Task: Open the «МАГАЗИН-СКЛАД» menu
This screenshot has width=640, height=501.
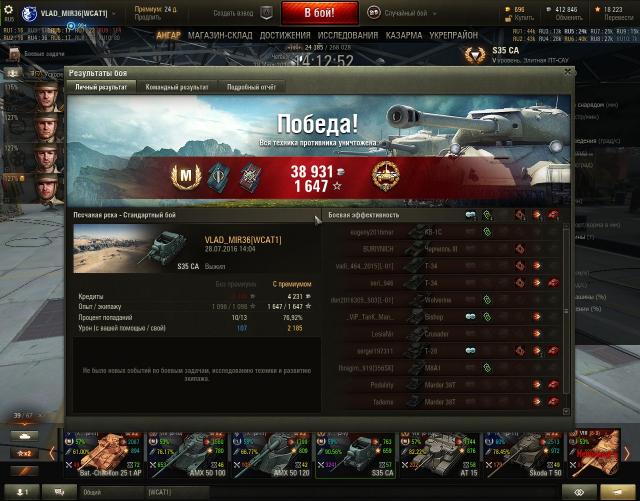Action: pos(220,35)
